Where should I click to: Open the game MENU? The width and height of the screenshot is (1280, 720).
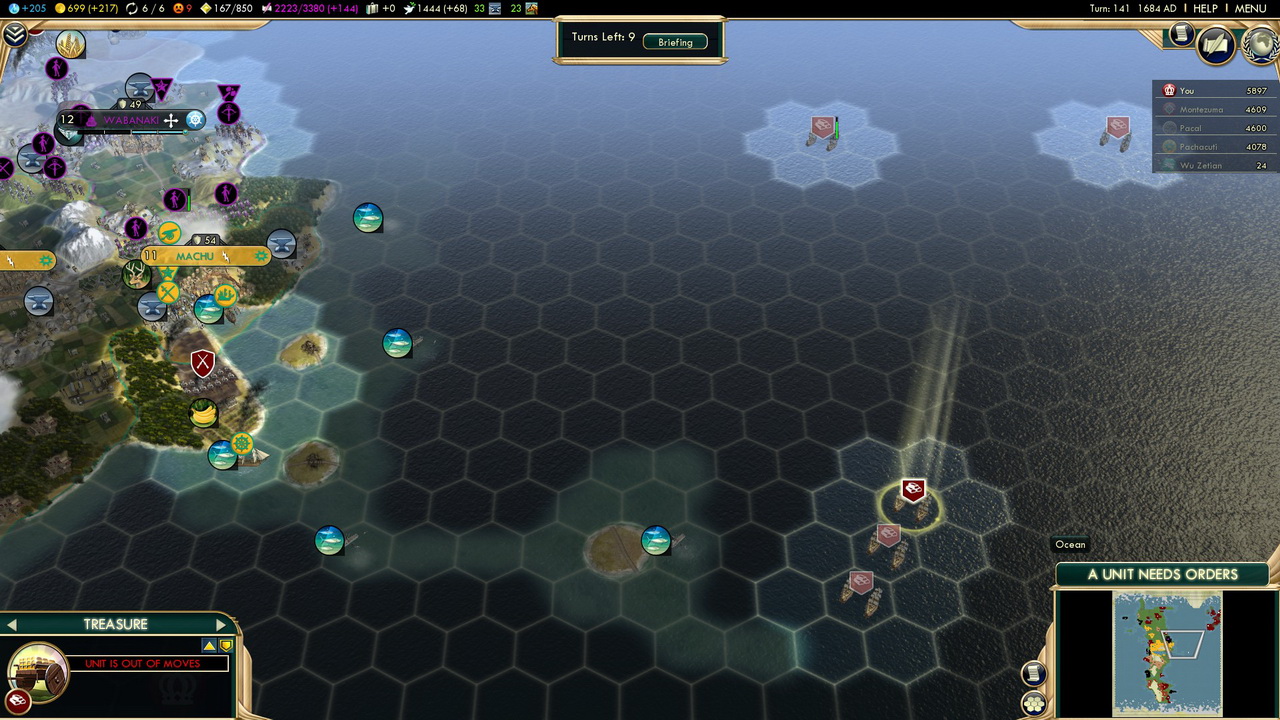[x=1250, y=8]
